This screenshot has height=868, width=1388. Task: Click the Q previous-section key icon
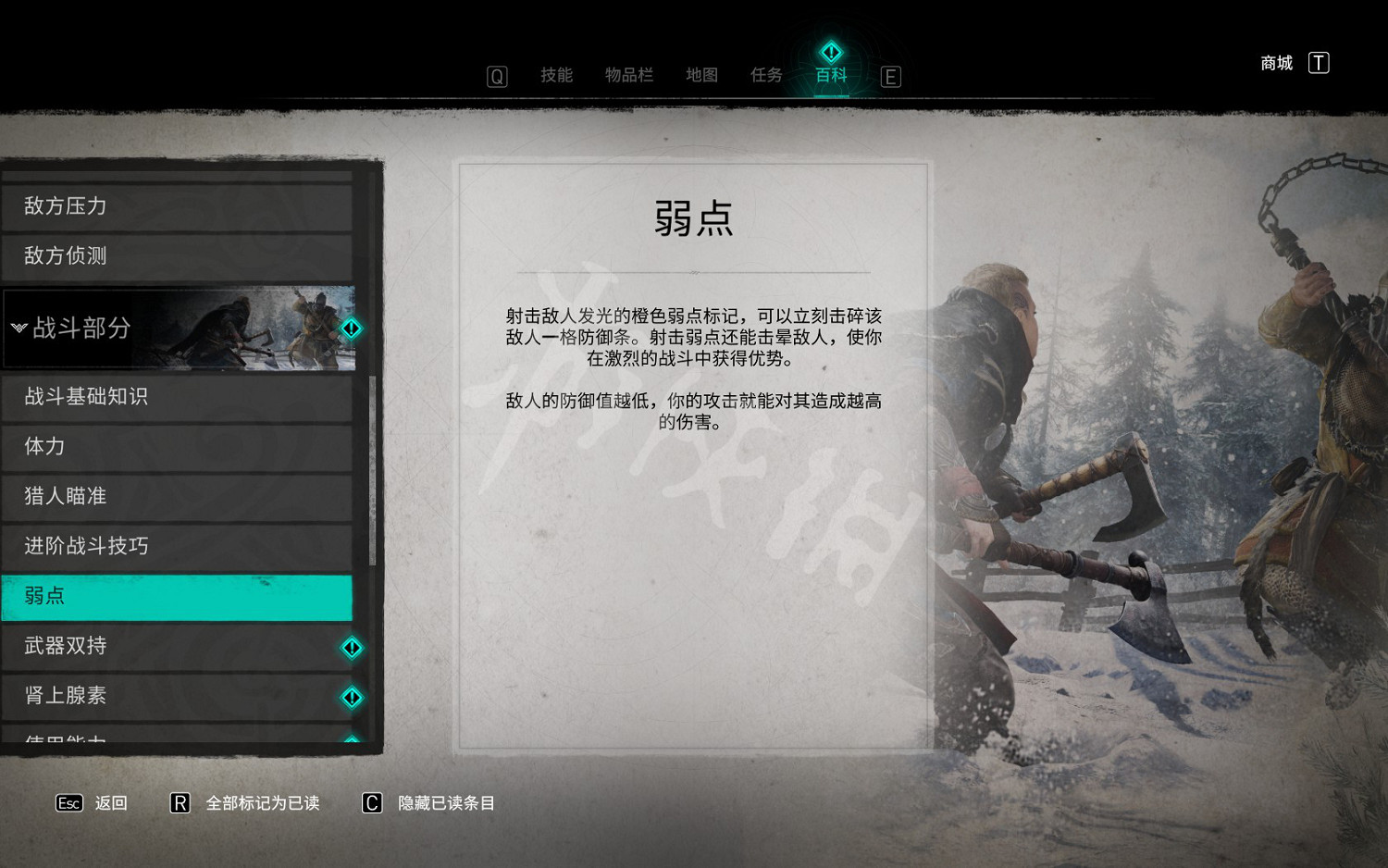pos(497,76)
